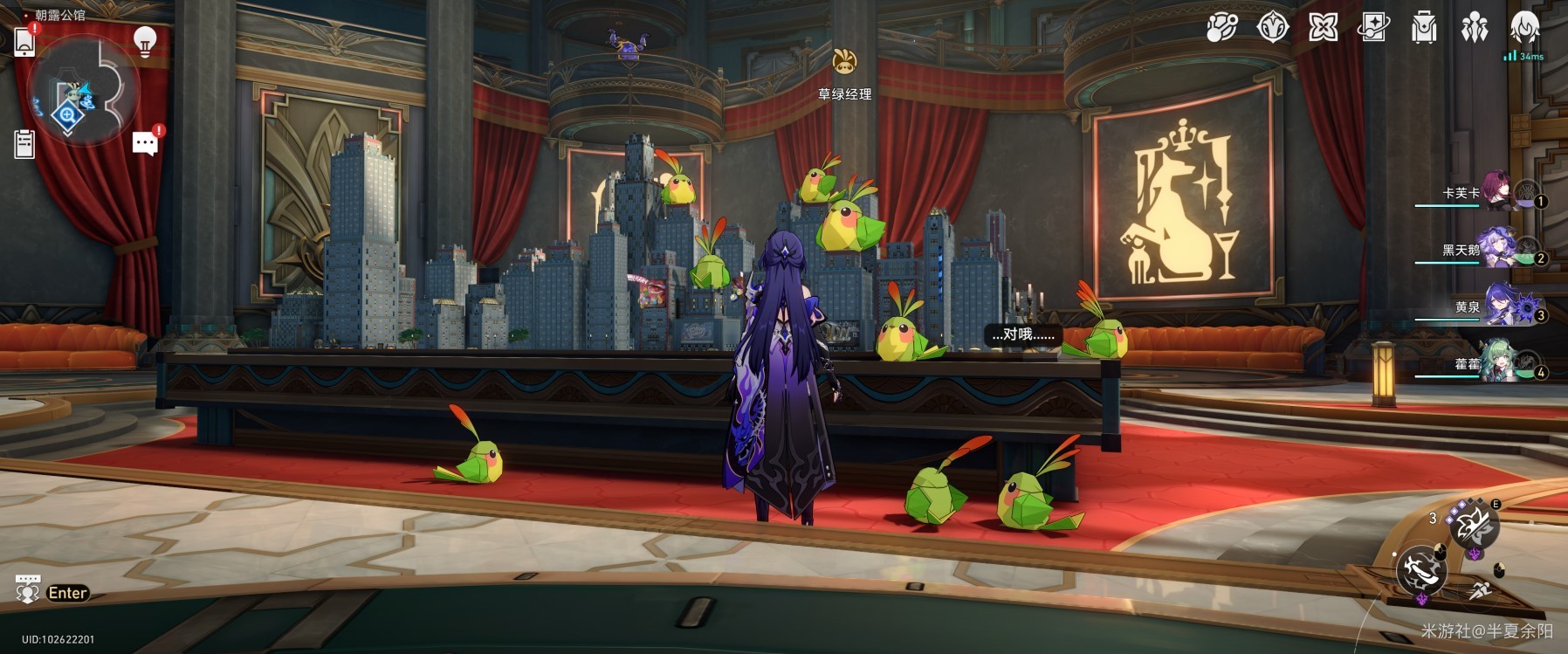Image resolution: width=1568 pixels, height=654 pixels.
Task: Open the chat messages speech bubble
Action: pyautogui.click(x=145, y=143)
